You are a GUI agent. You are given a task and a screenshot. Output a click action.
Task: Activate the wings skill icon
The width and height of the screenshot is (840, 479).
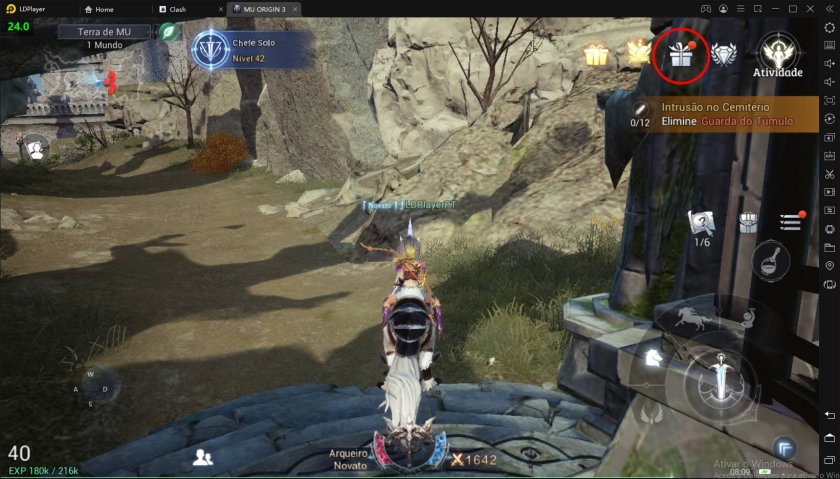(652, 413)
